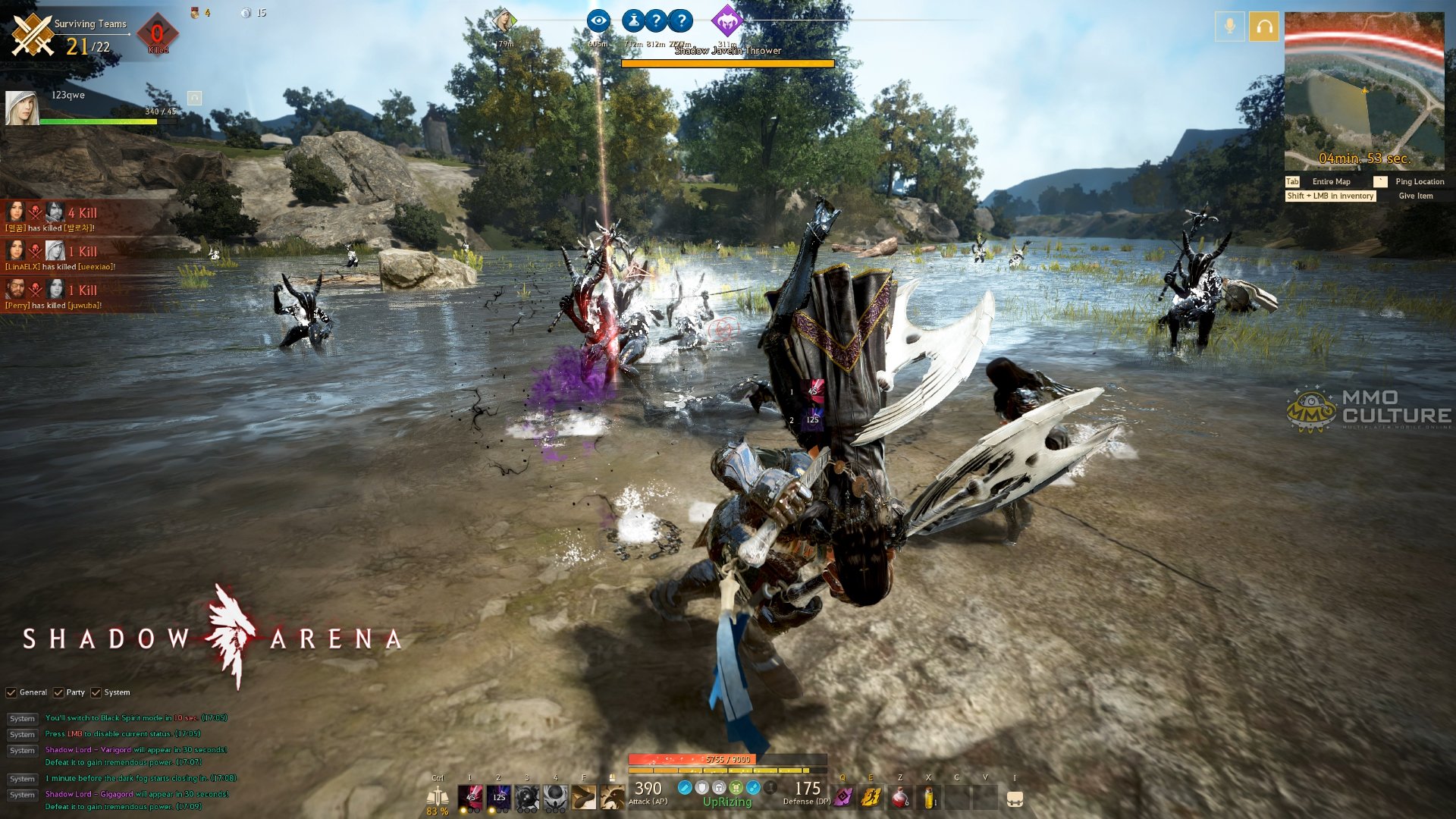
Task: Activate the red skill in slot 1
Action: click(470, 797)
